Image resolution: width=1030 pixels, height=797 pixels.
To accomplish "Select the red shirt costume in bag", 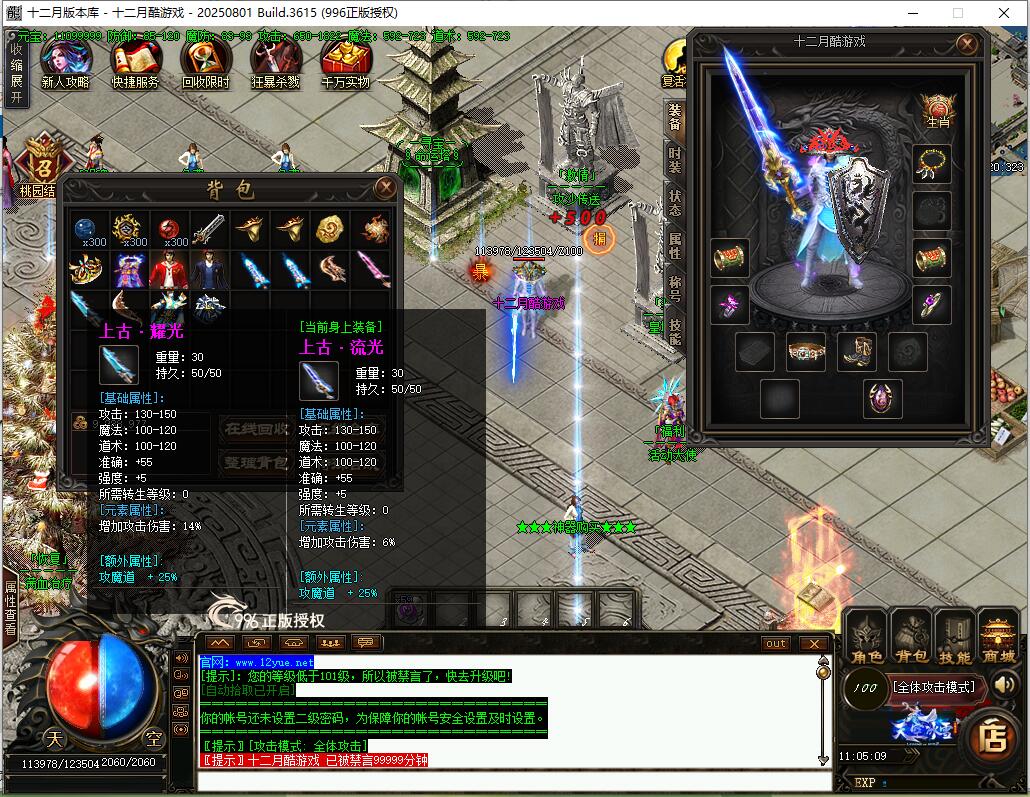I will pos(169,269).
